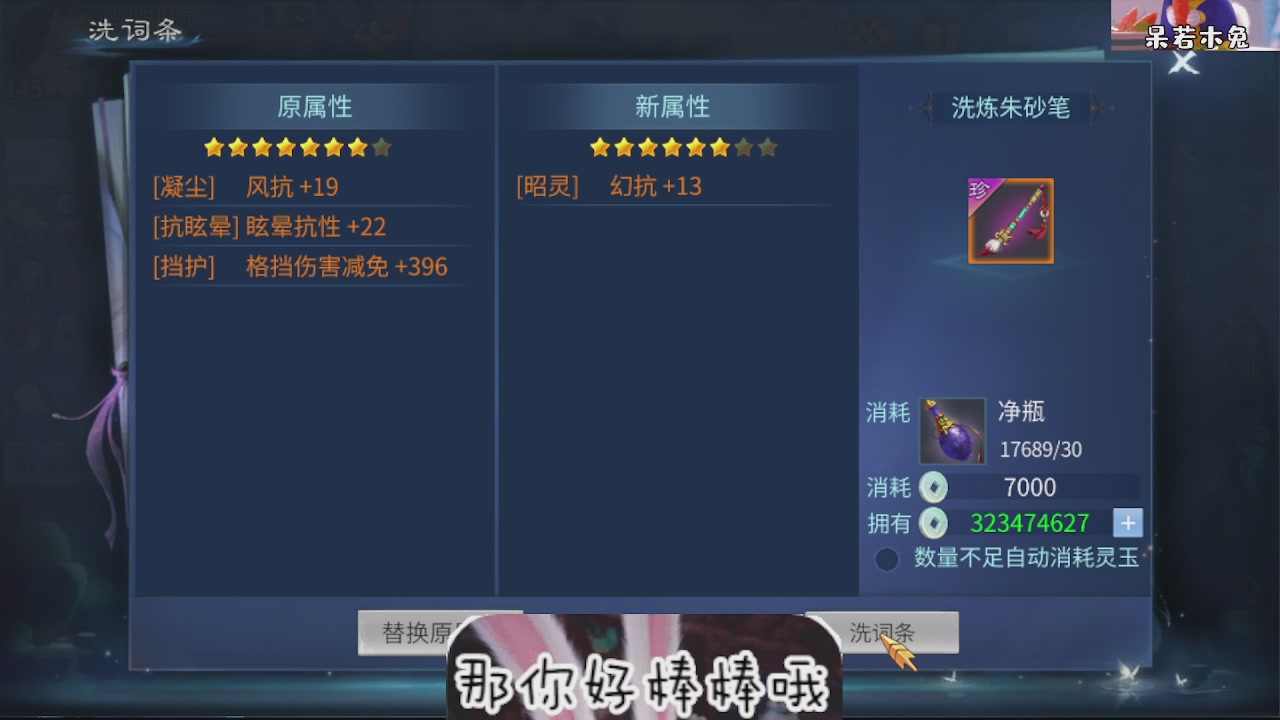Click the gray eighth star under 原属性
This screenshot has height=720, width=1280.
point(382,147)
